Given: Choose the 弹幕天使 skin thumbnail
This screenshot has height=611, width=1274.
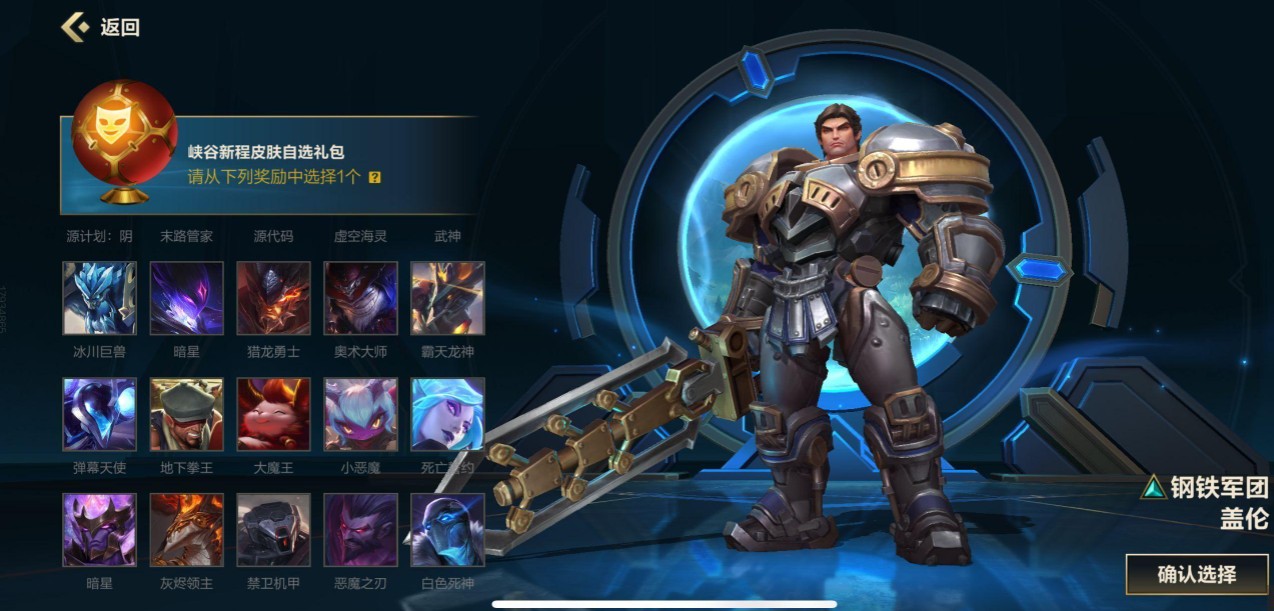Looking at the screenshot, I should pyautogui.click(x=100, y=414).
